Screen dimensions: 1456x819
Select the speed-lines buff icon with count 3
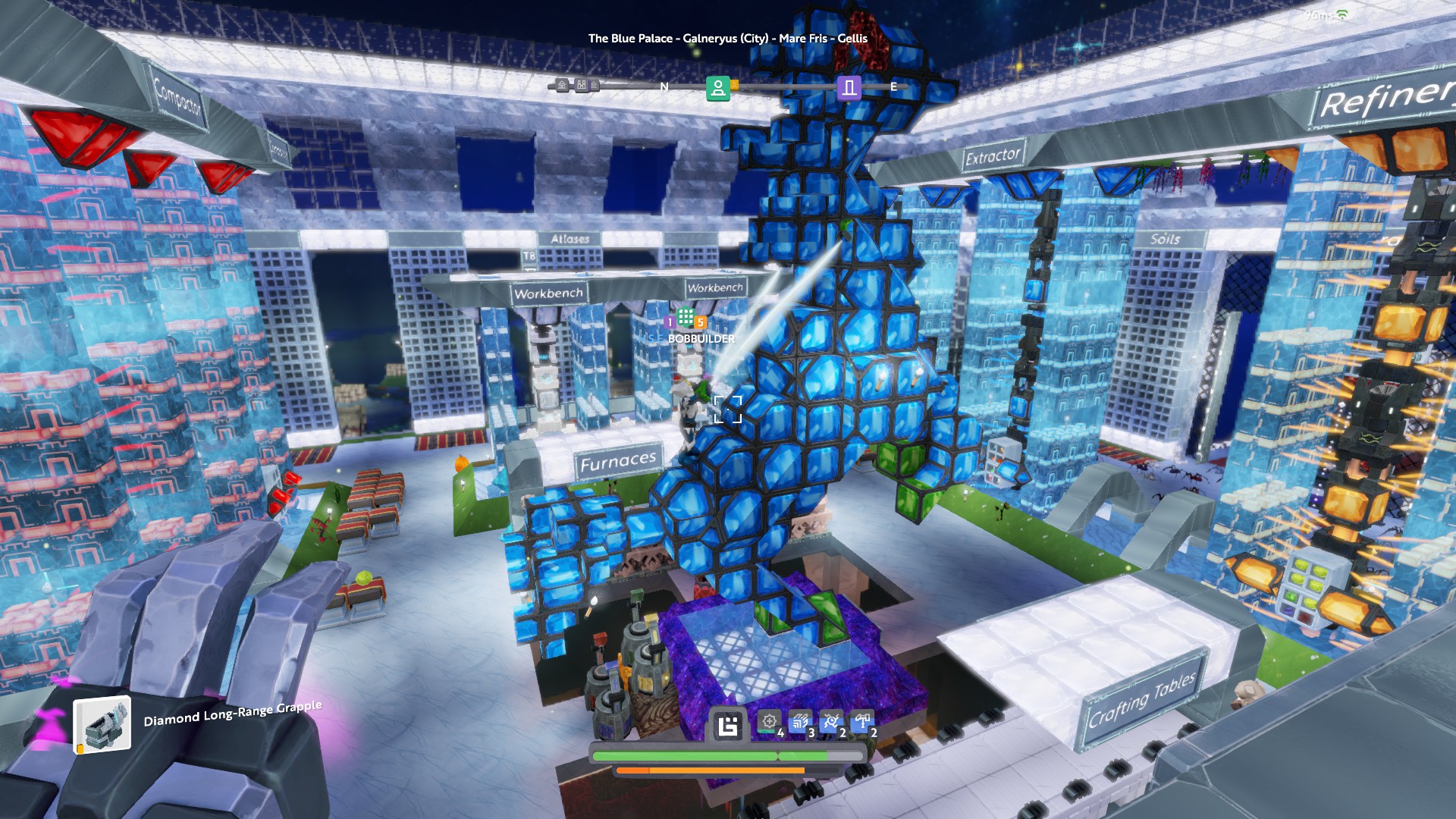pos(800,722)
